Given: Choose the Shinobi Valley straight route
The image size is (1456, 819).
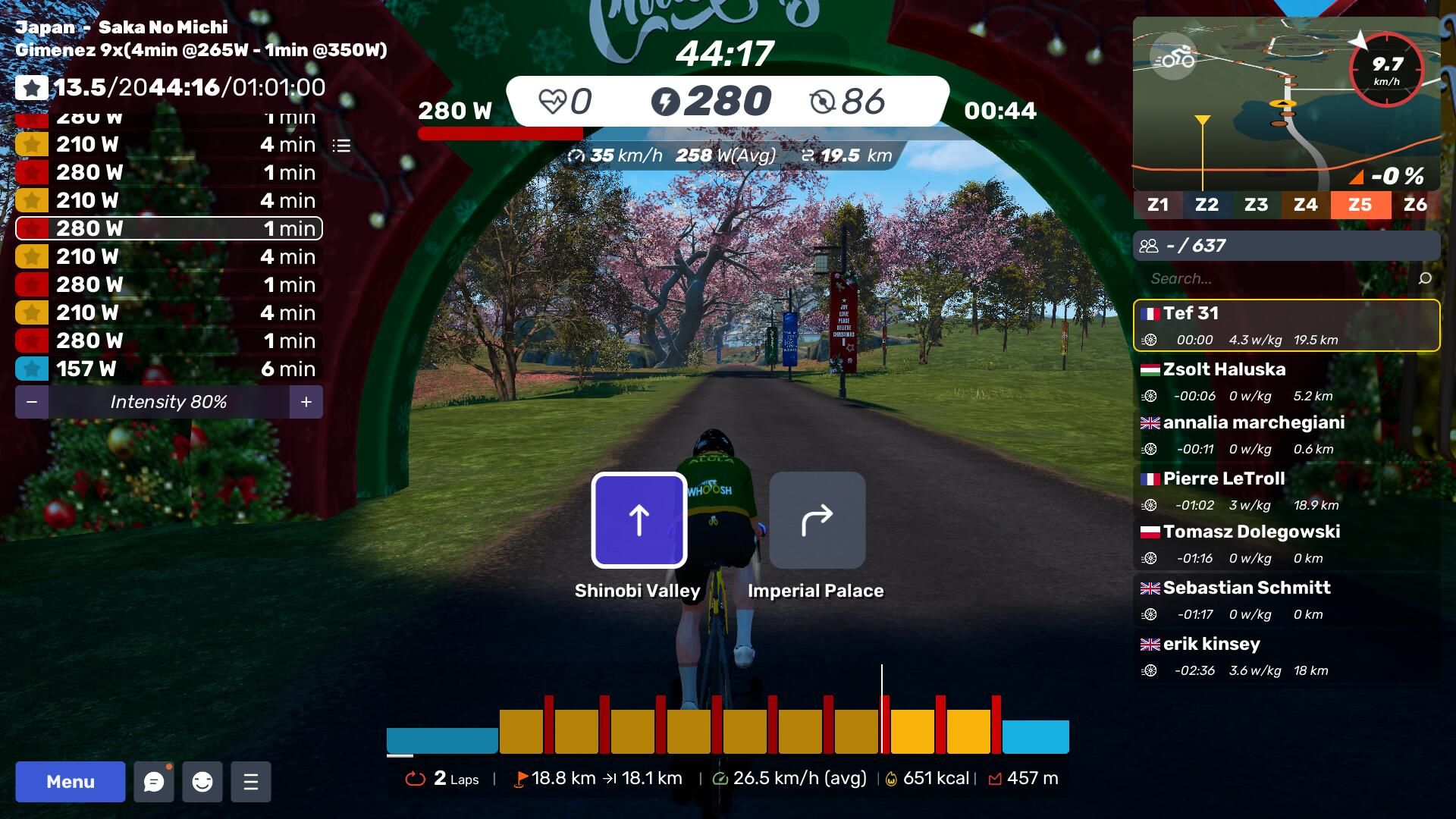Looking at the screenshot, I should (639, 520).
